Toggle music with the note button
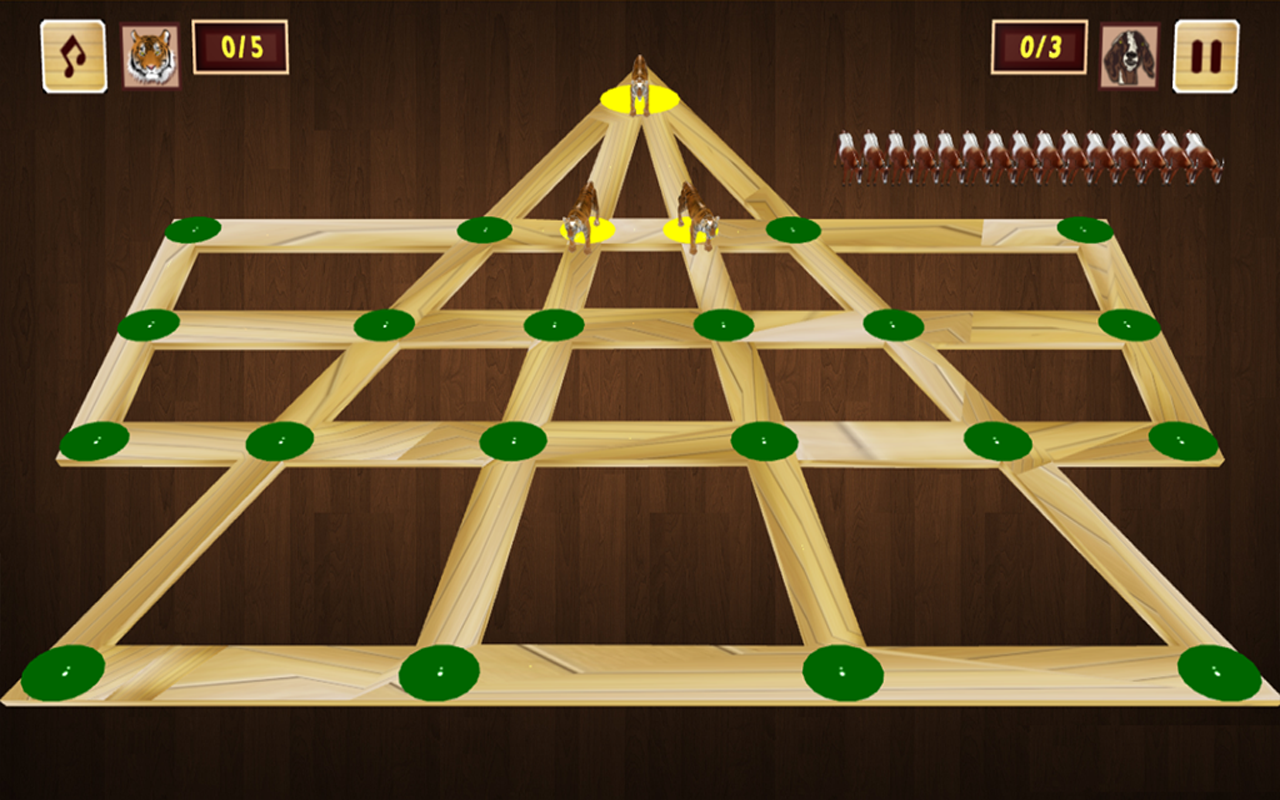Image resolution: width=1280 pixels, height=800 pixels. click(74, 56)
